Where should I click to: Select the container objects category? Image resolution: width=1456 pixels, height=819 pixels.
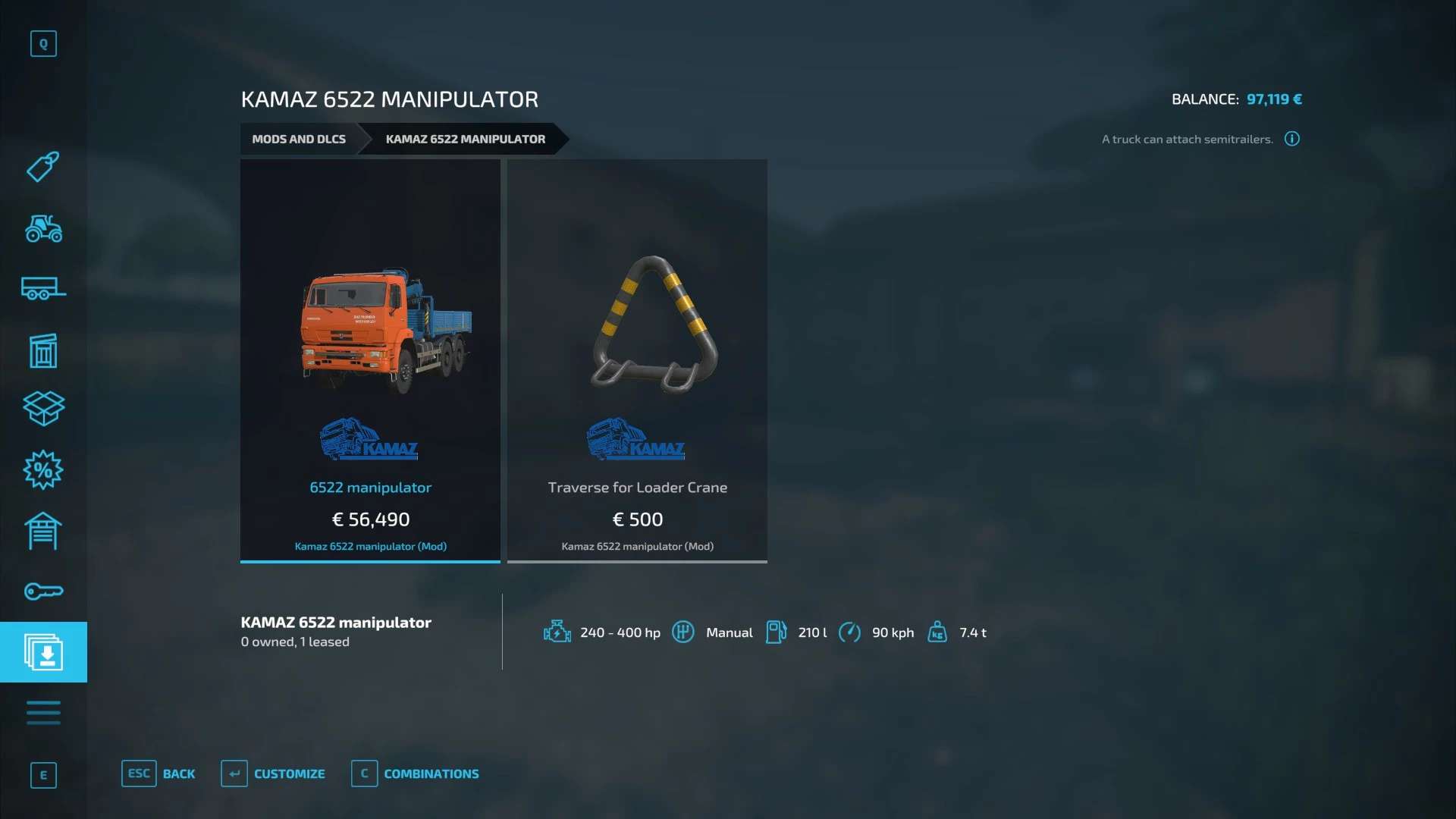point(43,350)
